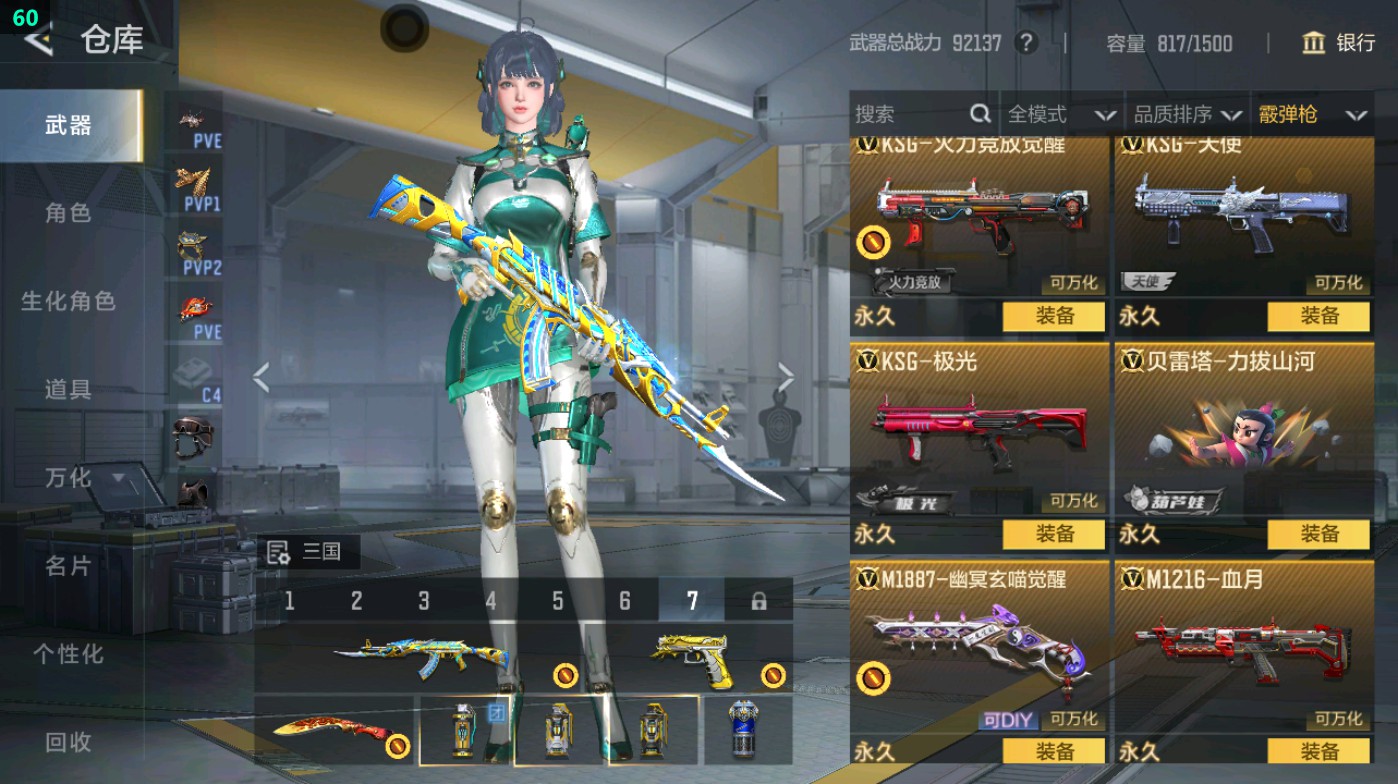1398x784 pixels.
Task: Open the 银行 bank
Action: (1339, 43)
